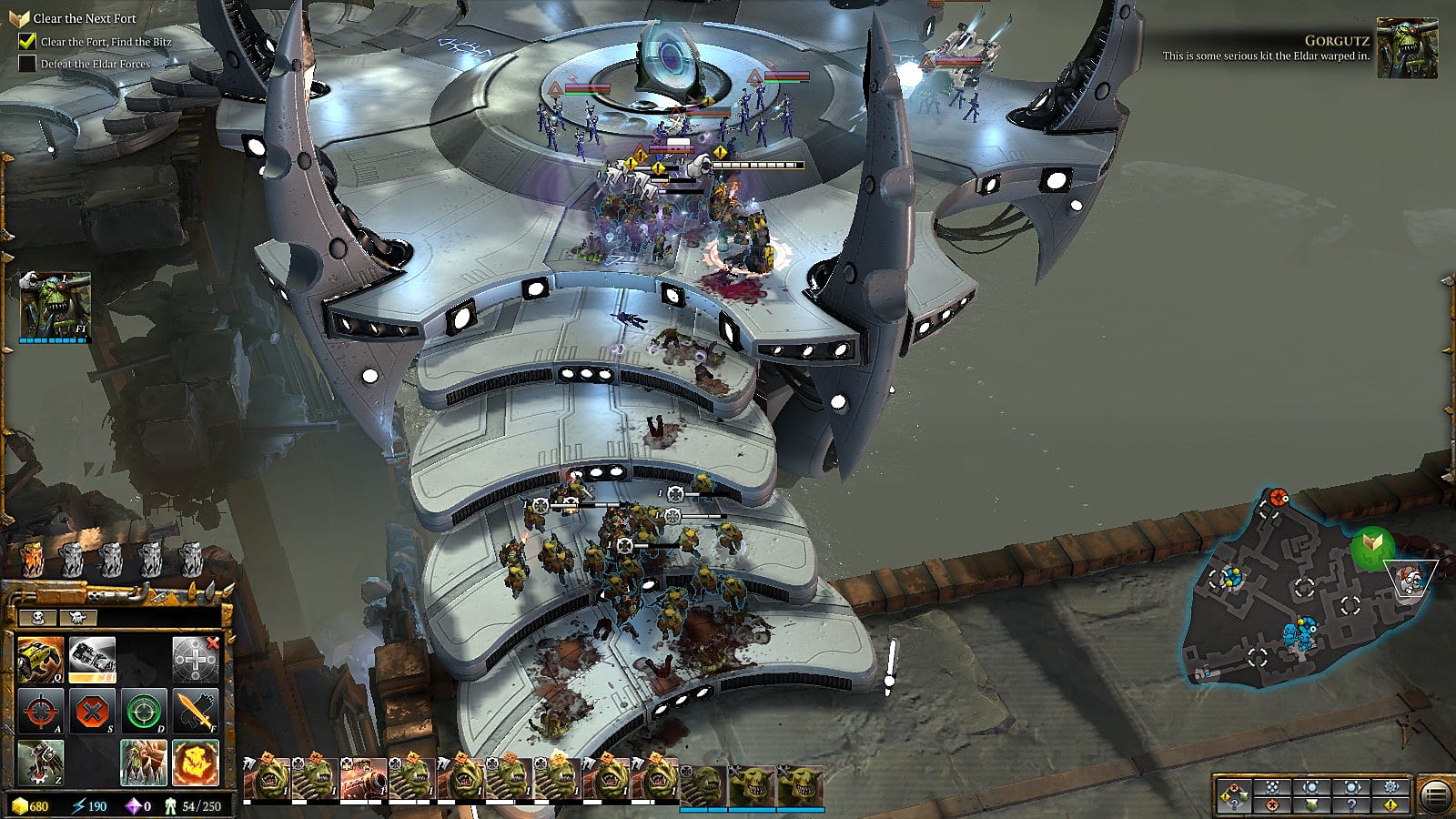
Task: Select the green objective marker on minimap
Action: point(1372,546)
